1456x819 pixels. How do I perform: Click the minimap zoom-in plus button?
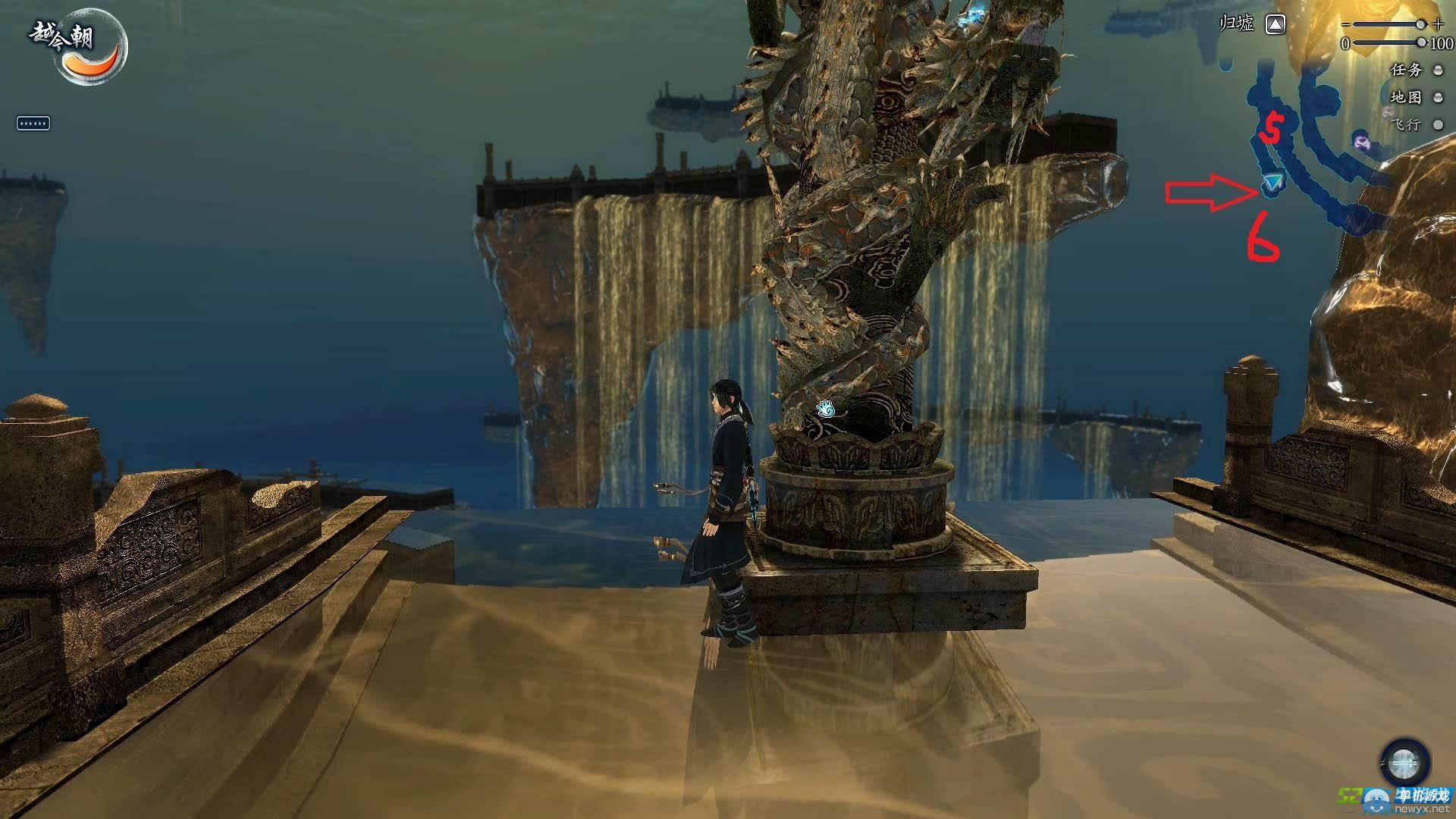click(1438, 24)
